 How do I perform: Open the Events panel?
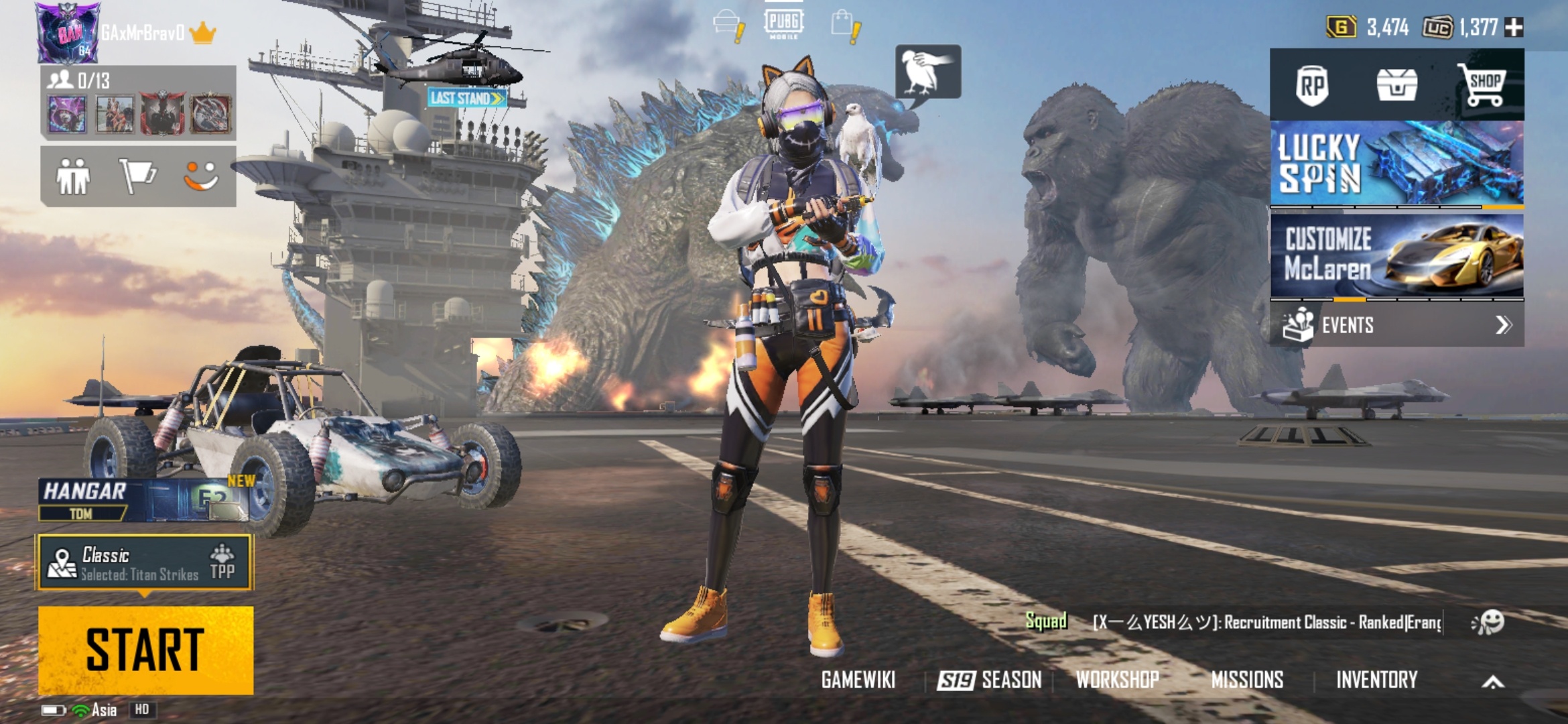[x=1396, y=325]
